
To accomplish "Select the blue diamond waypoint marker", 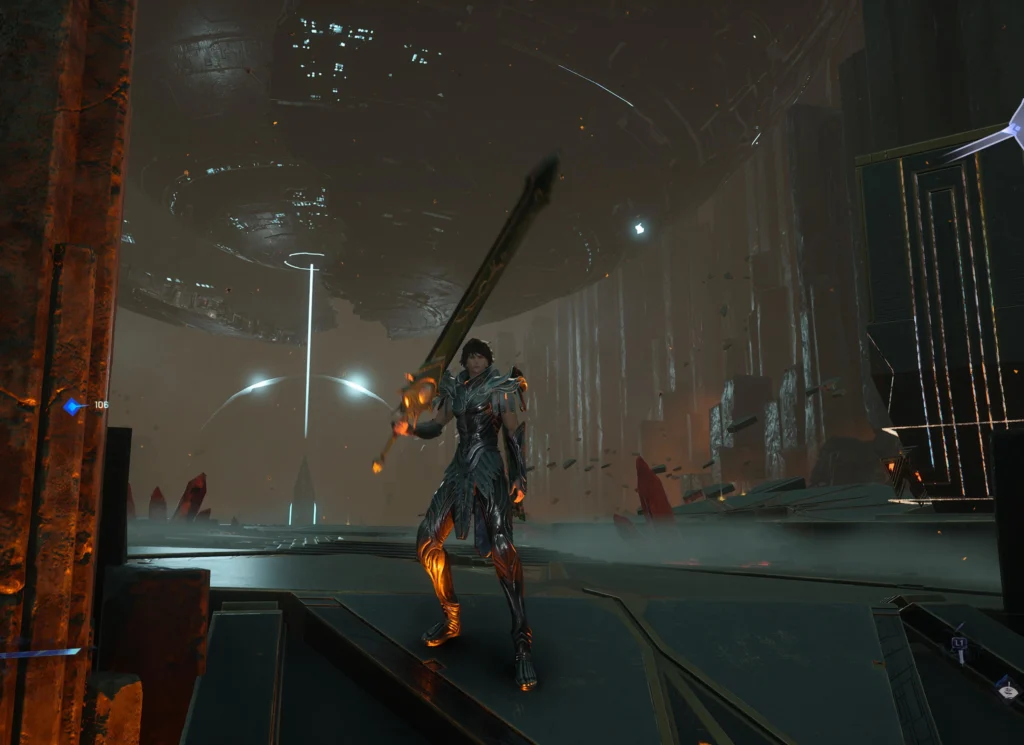I will click(x=71, y=406).
